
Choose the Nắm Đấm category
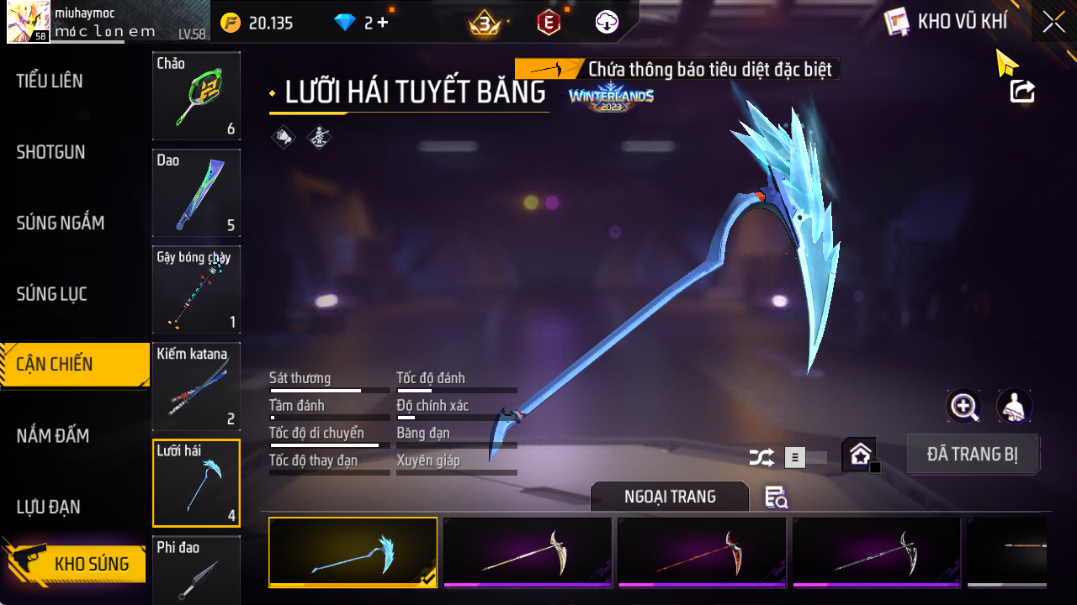coord(53,436)
